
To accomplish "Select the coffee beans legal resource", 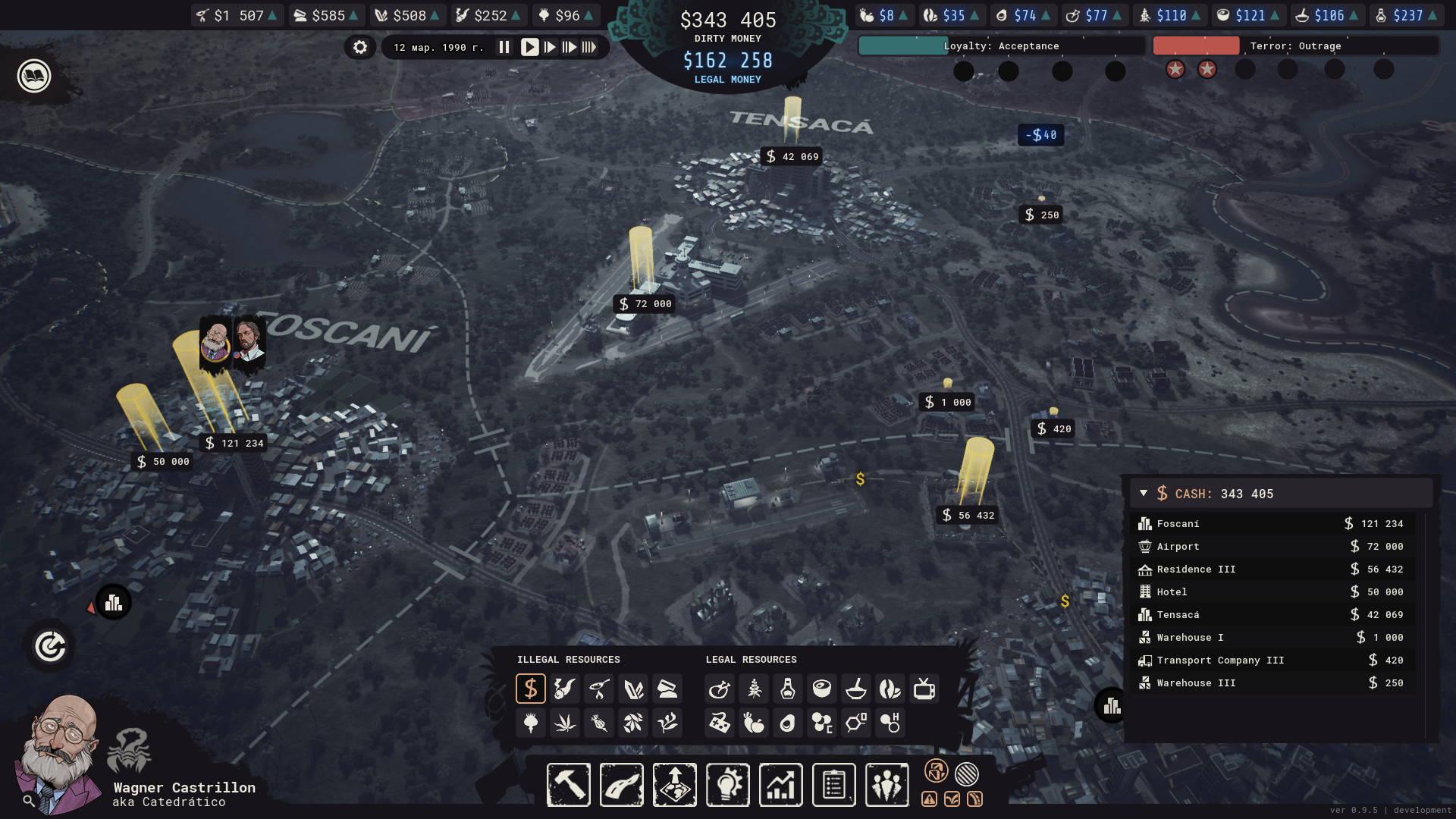I will point(890,689).
